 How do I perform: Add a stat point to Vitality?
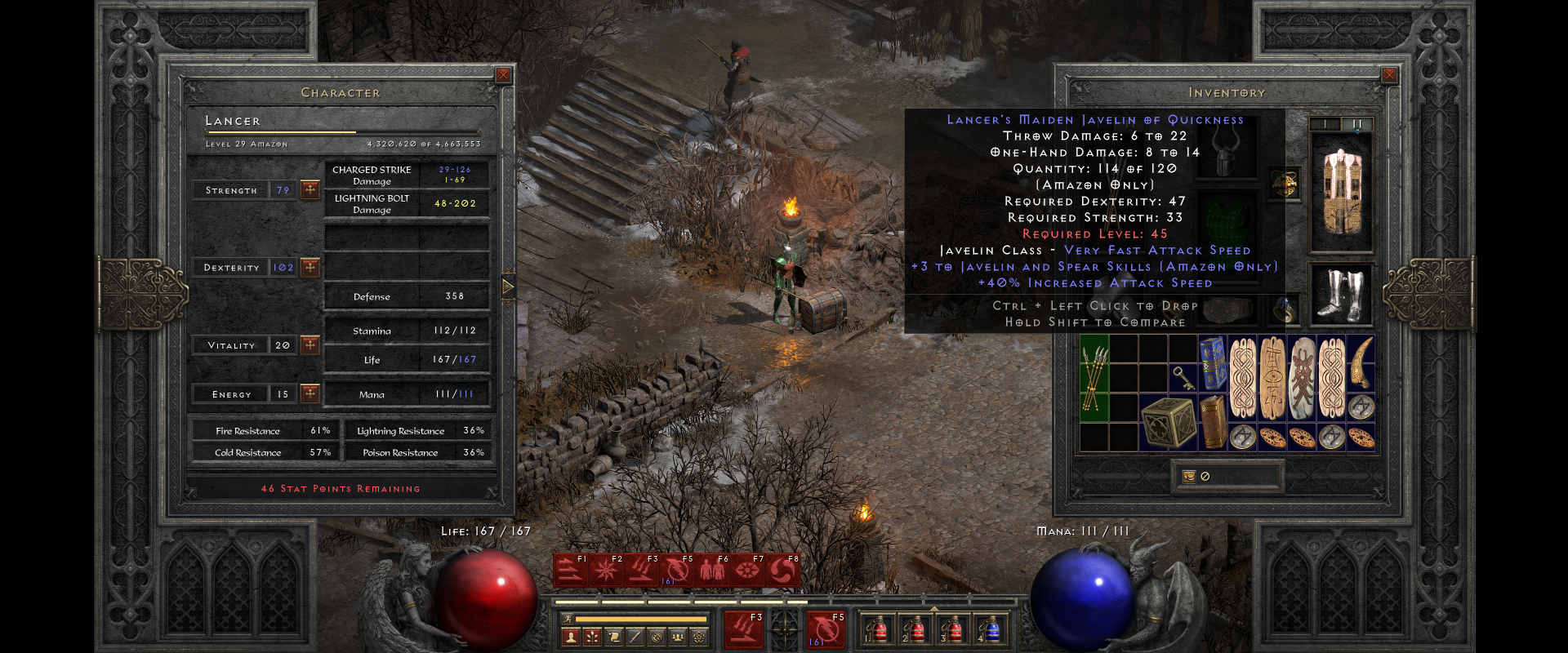(310, 344)
